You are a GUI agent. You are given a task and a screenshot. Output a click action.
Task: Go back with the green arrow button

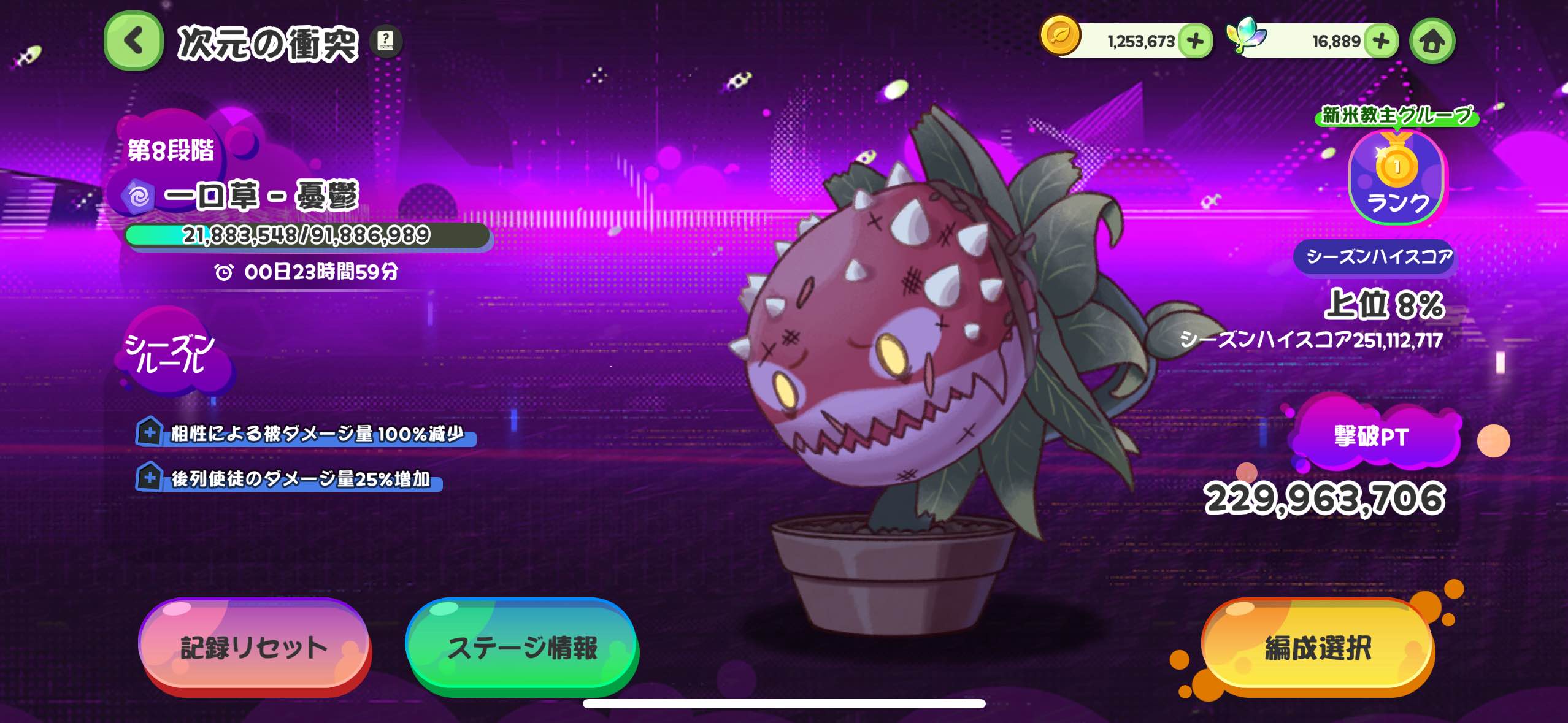(x=134, y=41)
